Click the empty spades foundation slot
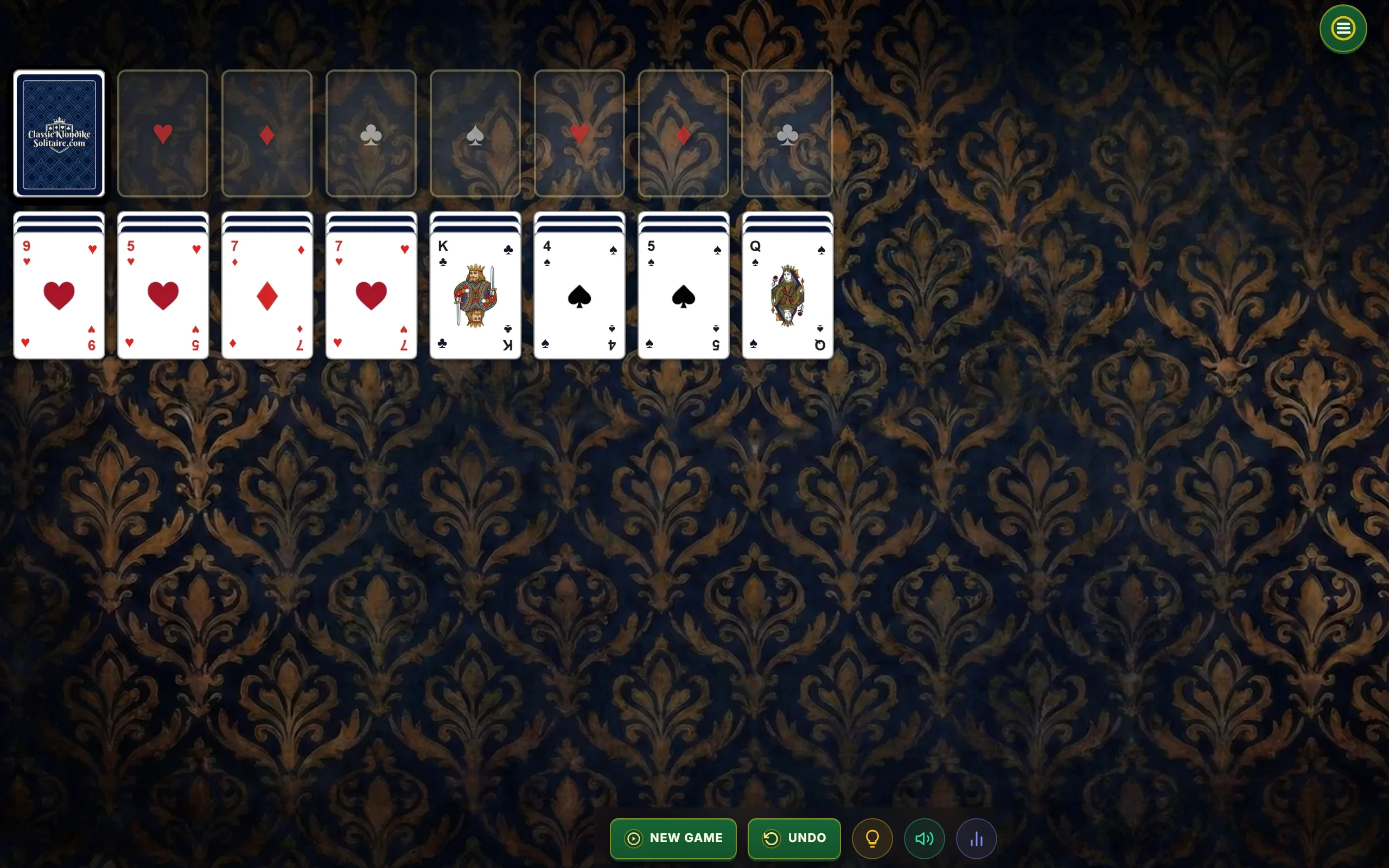This screenshot has height=868, width=1389. pyautogui.click(x=475, y=133)
